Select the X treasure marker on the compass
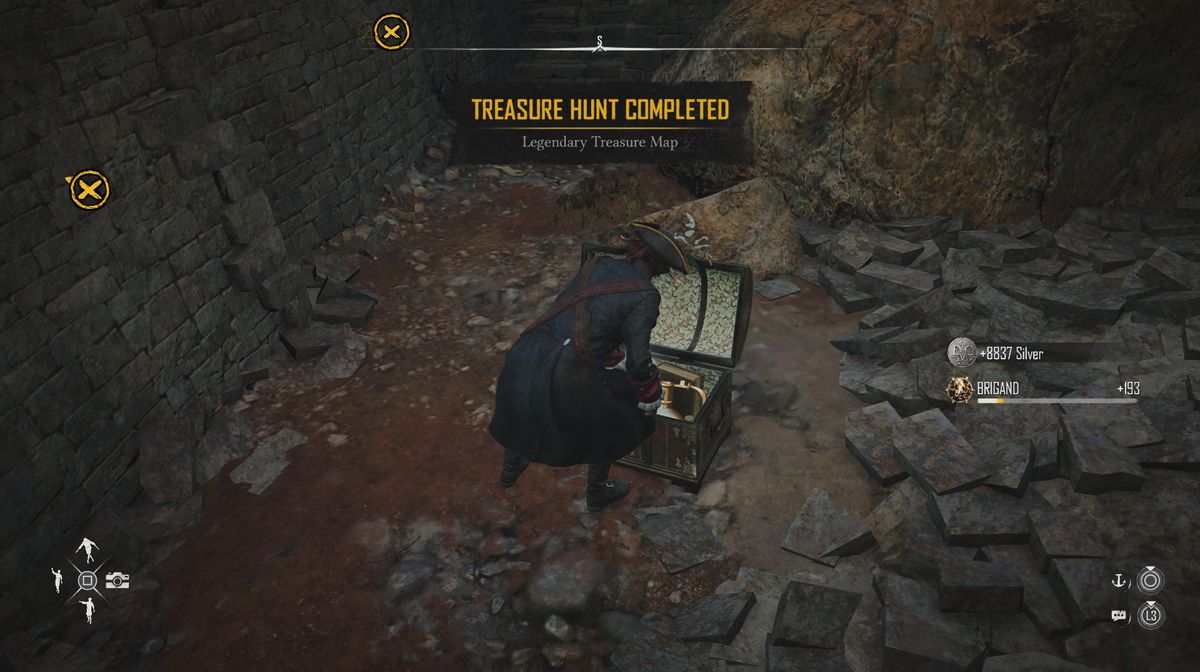Image resolution: width=1200 pixels, height=672 pixels. coord(391,32)
